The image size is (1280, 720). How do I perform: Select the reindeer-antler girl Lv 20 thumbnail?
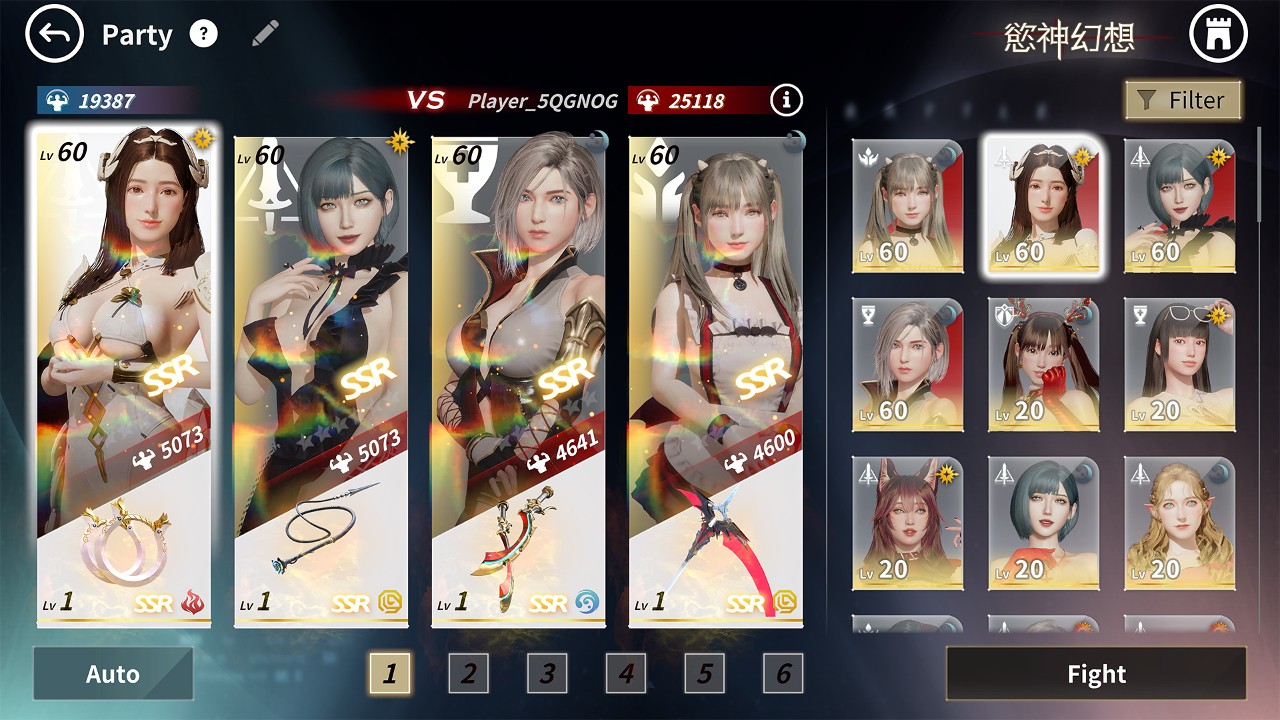pyautogui.click(x=1043, y=364)
